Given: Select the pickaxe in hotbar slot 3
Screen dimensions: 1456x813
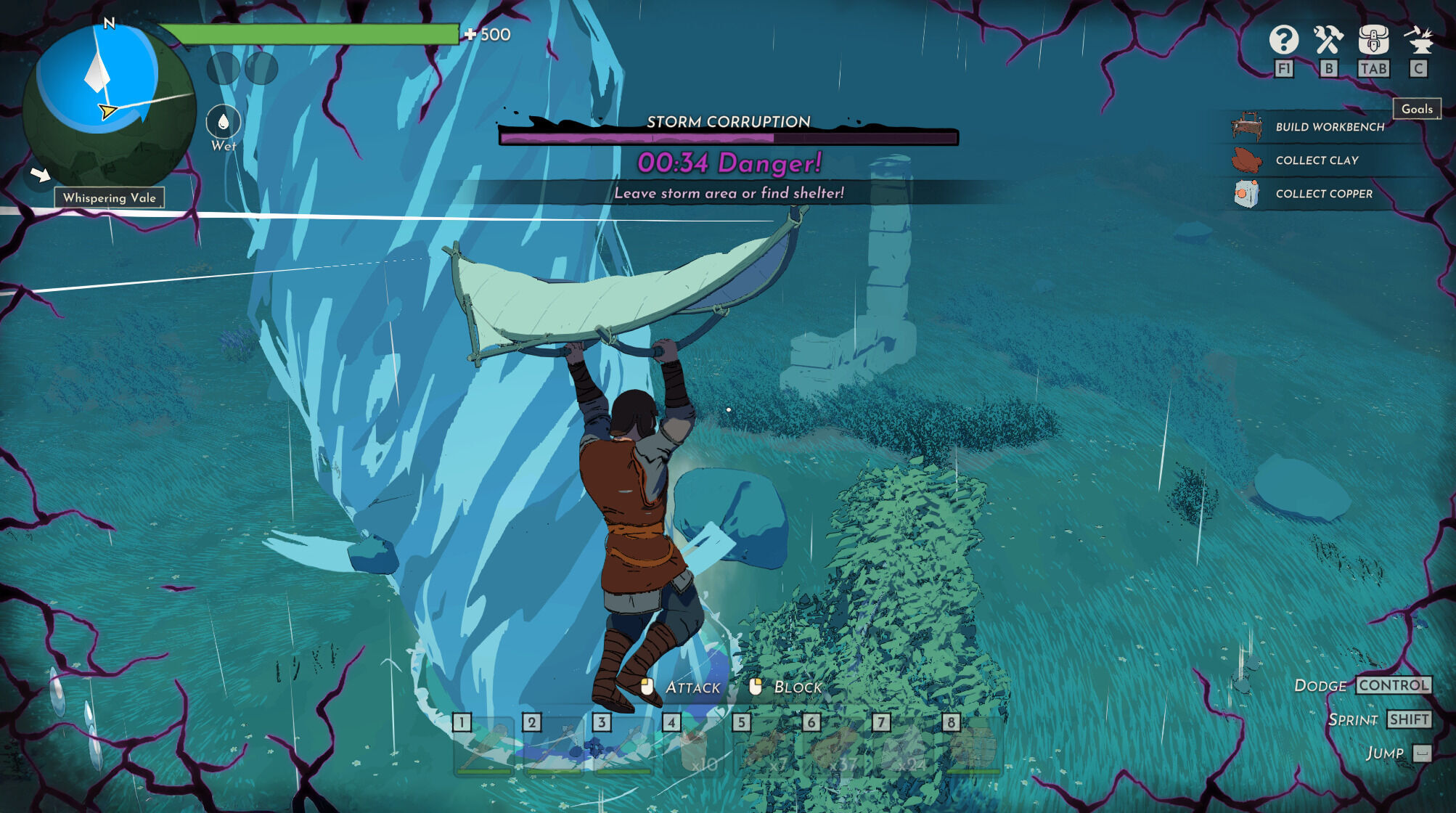Looking at the screenshot, I should tap(623, 748).
